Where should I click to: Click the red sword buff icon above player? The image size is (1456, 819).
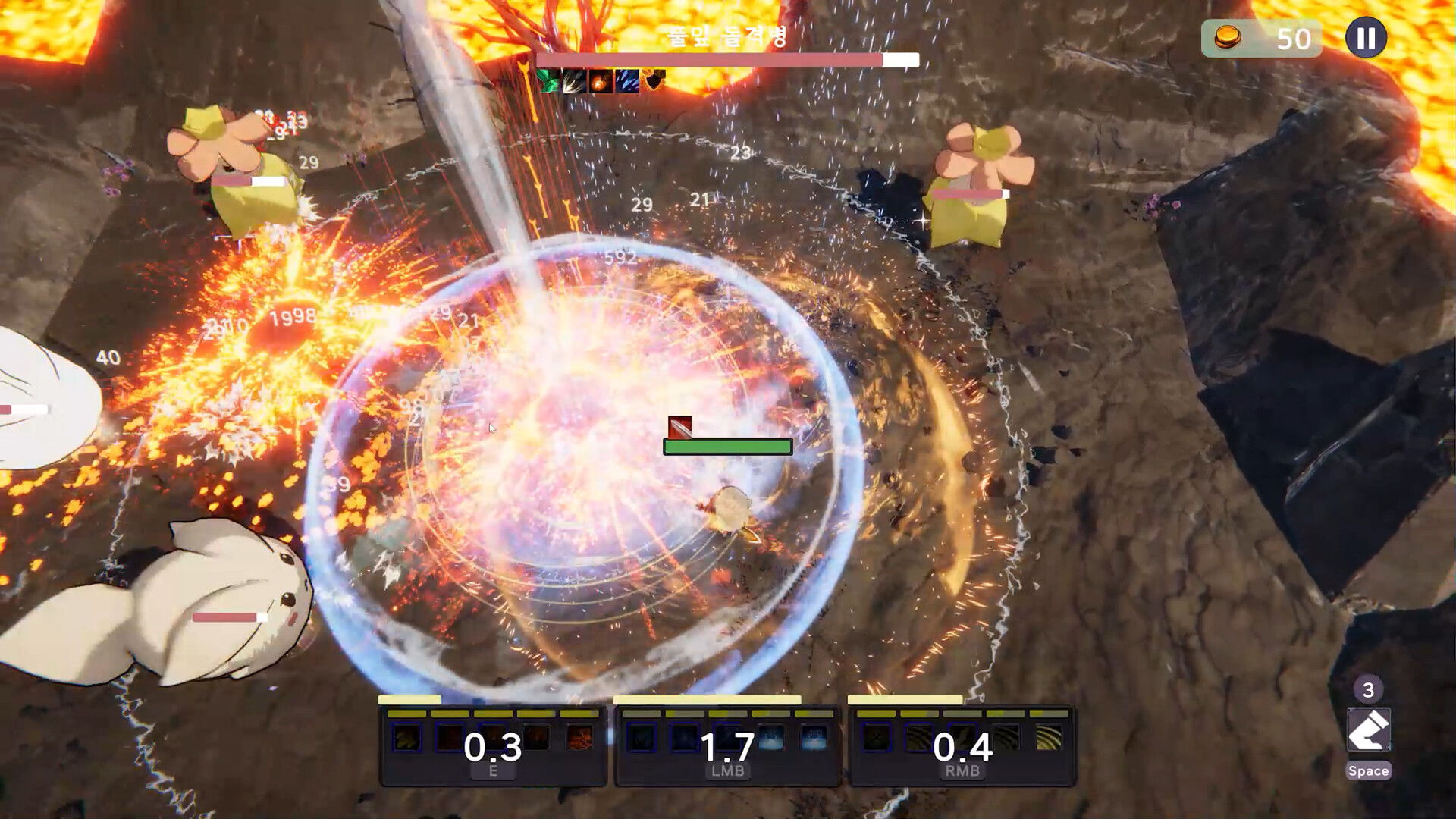679,427
